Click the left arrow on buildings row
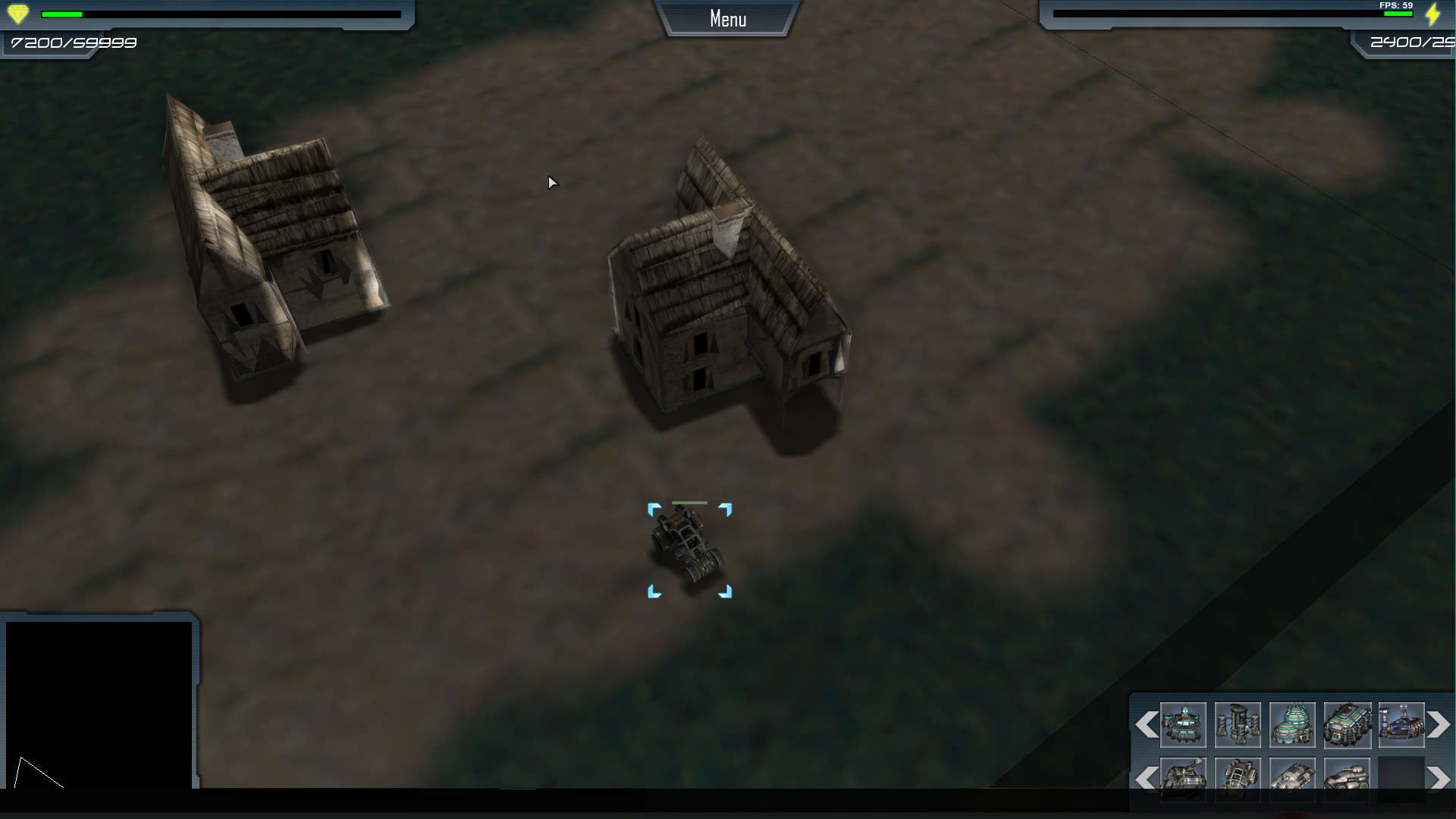Viewport: 1456px width, 819px height. tap(1146, 724)
